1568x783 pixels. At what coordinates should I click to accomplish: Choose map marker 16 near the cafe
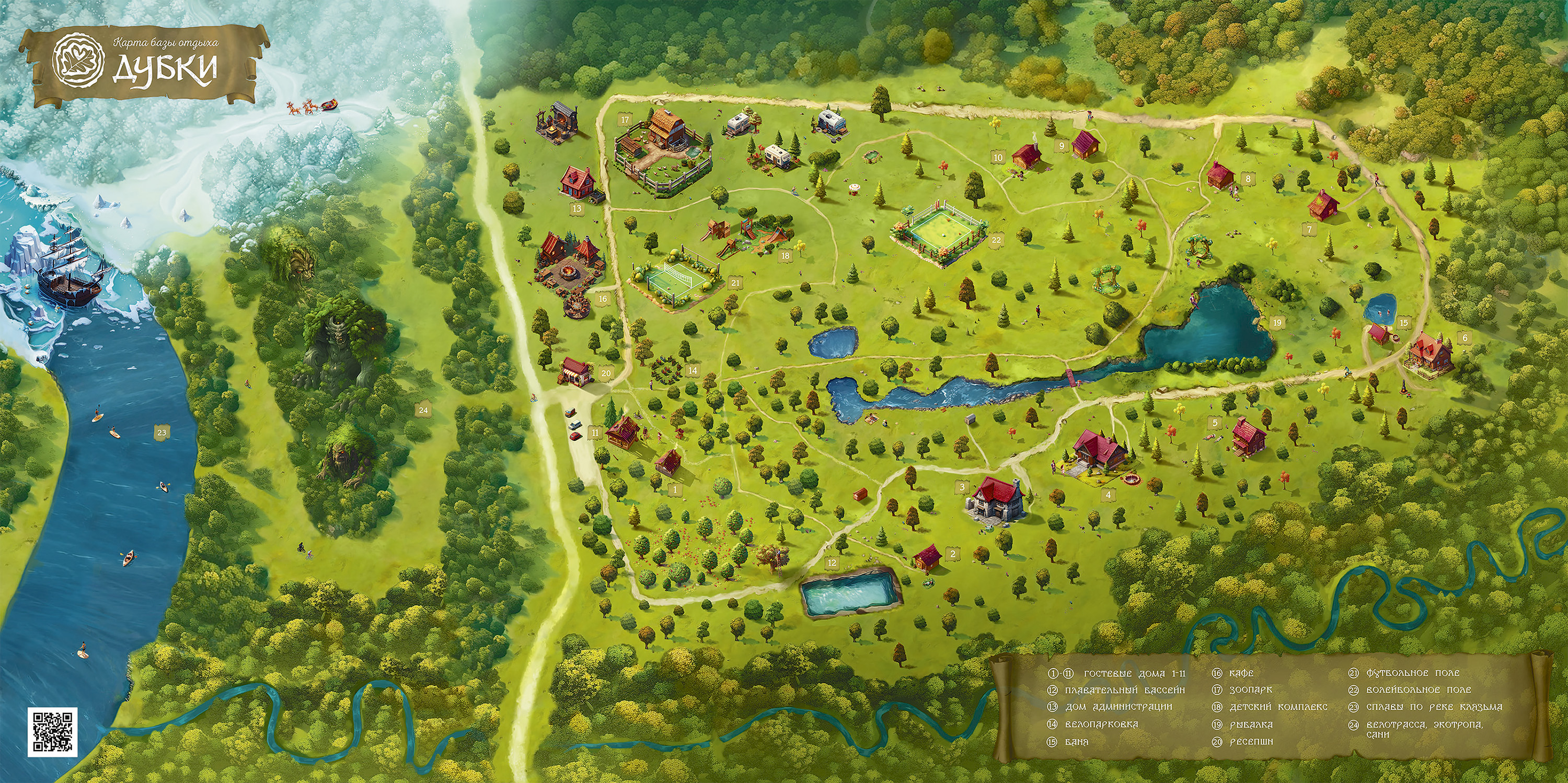click(x=603, y=299)
